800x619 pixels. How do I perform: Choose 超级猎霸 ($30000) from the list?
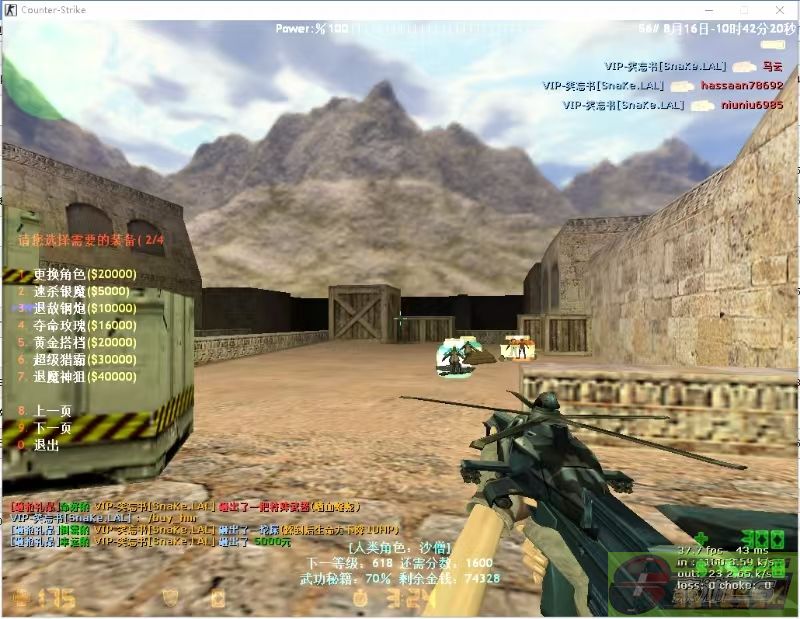tap(84, 359)
